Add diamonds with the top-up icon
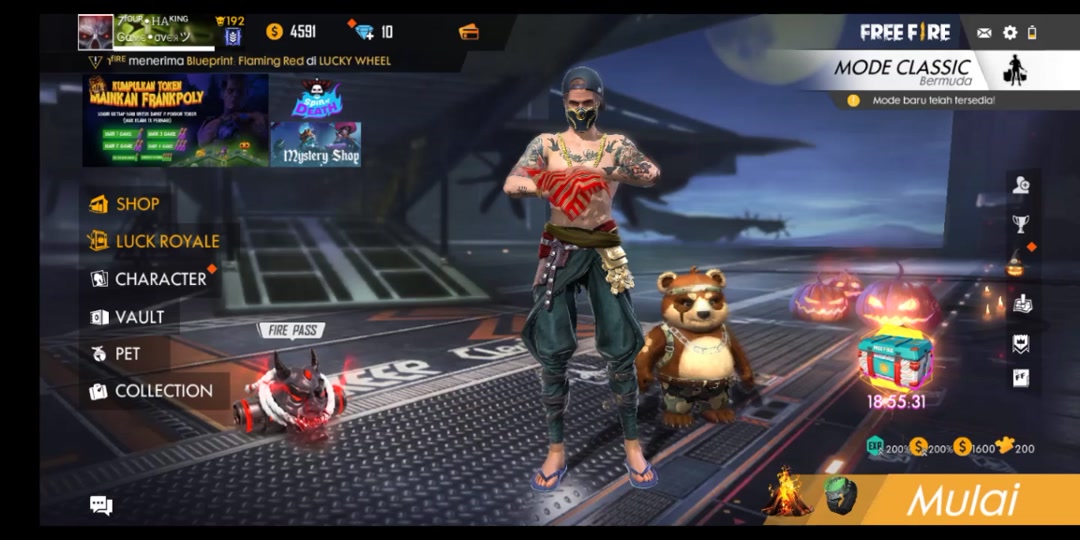This screenshot has width=1080, height=540. point(365,32)
